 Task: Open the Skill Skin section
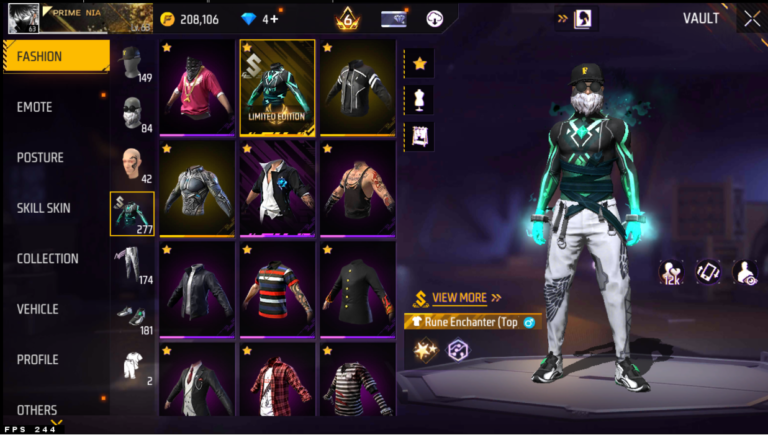44,208
